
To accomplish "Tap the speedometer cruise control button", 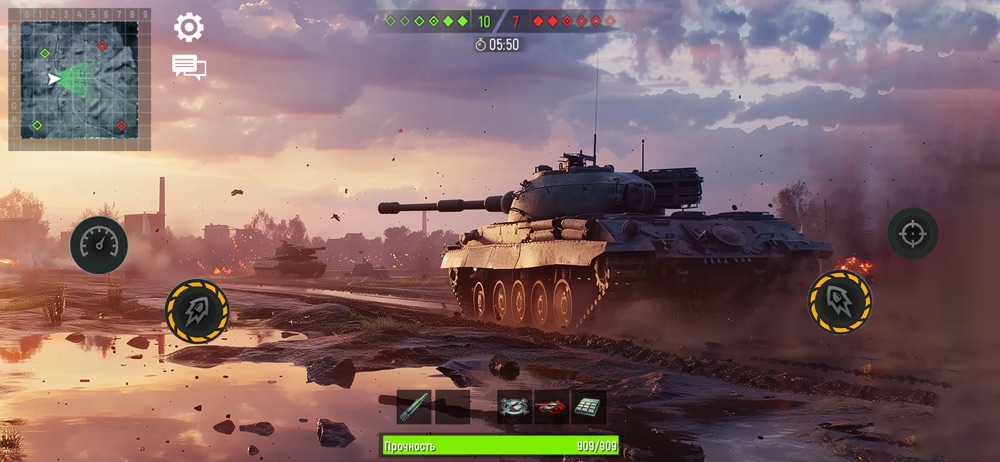I will (x=99, y=245).
